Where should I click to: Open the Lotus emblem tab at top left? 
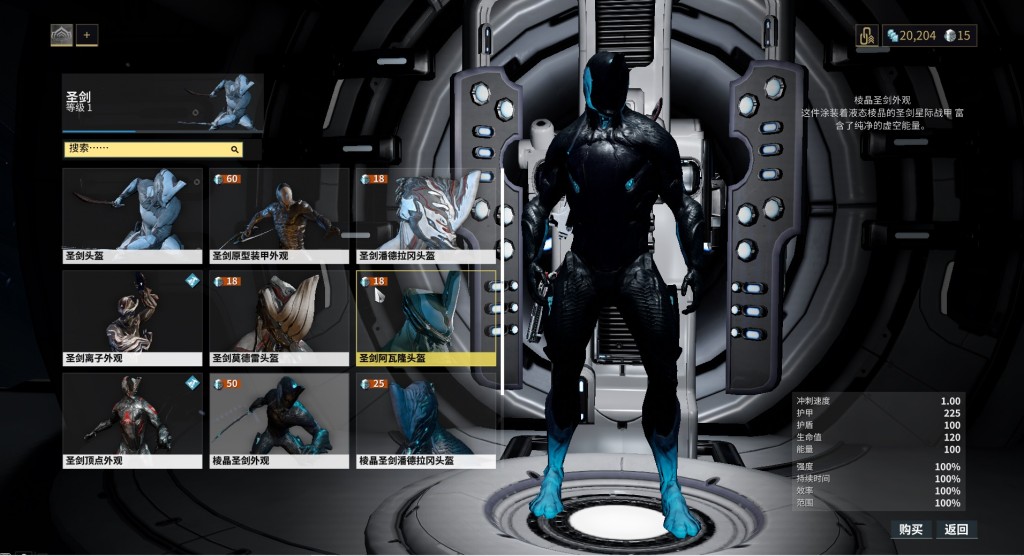click(x=62, y=35)
